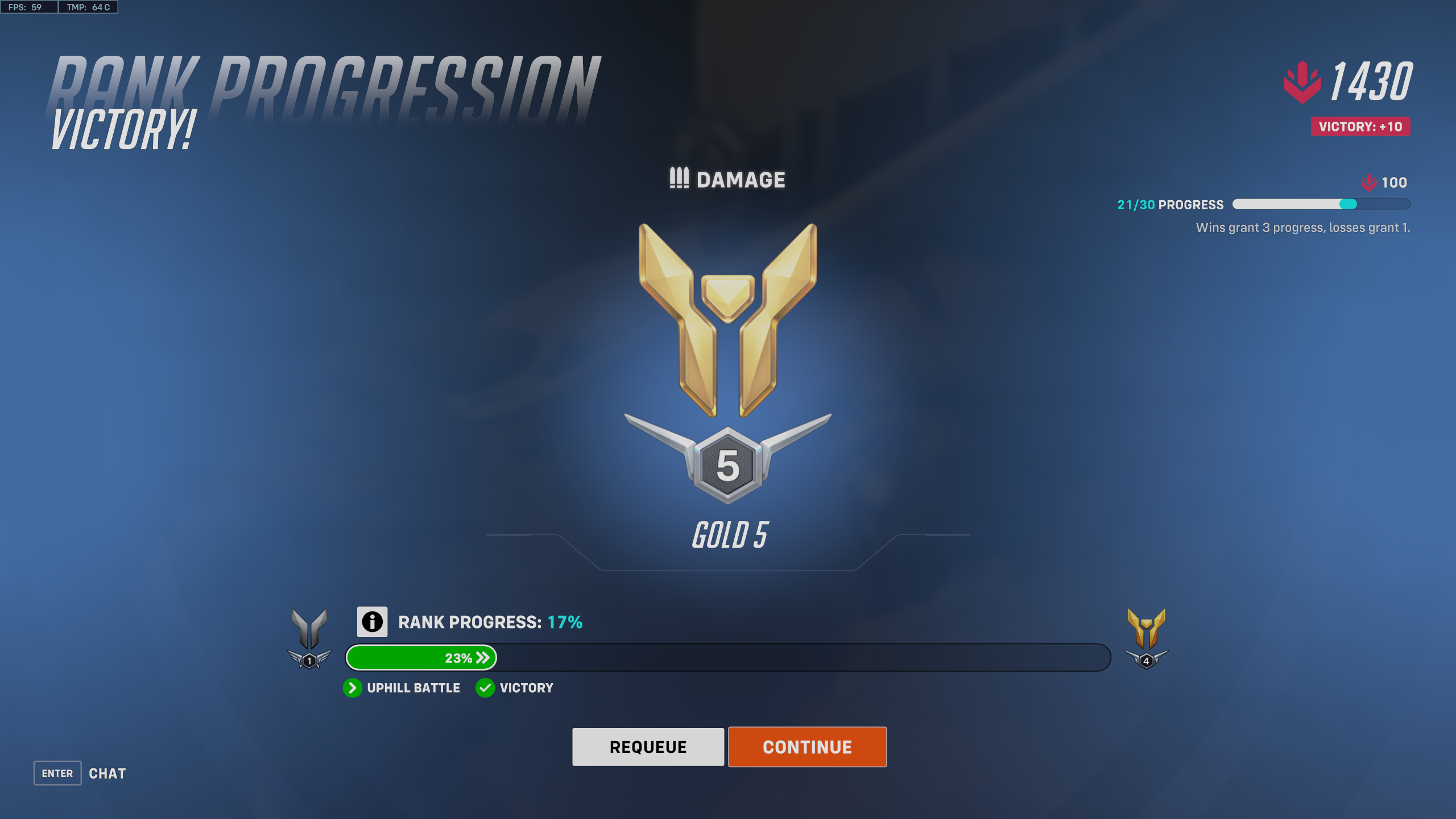Expand the VICTORY: +10 badge details

coord(1360,127)
